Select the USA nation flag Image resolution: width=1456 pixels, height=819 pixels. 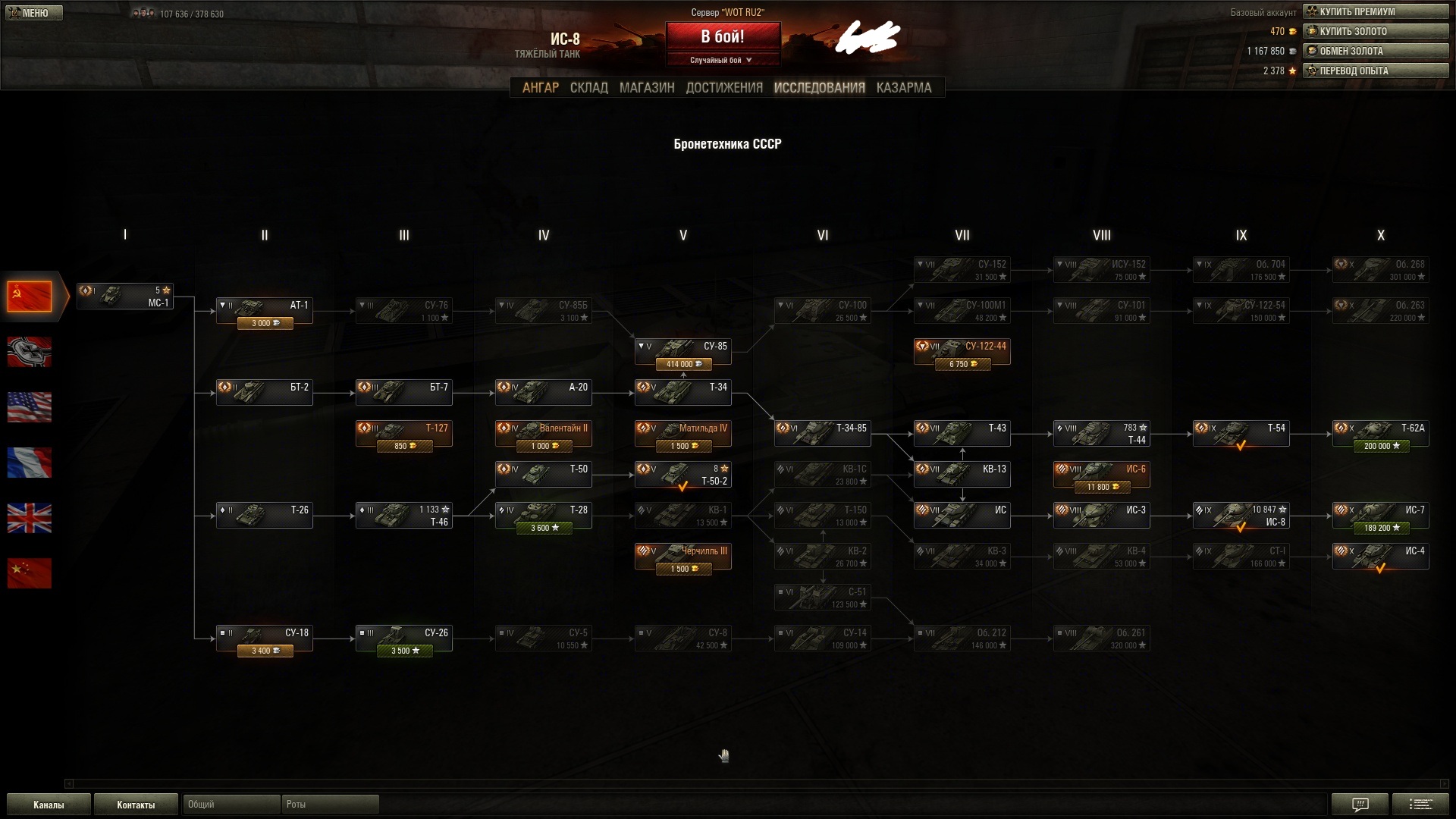(x=30, y=407)
